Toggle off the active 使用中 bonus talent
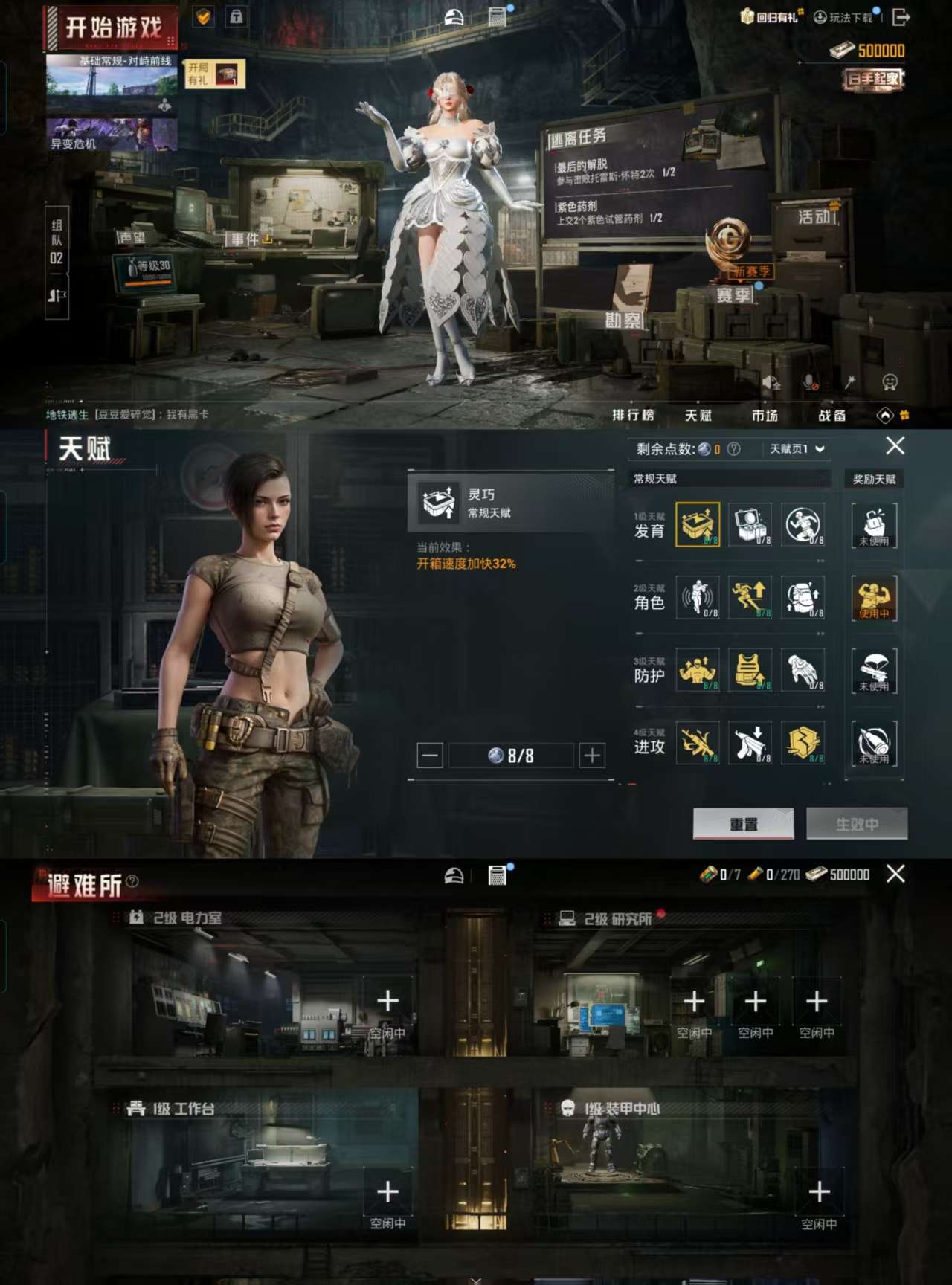This screenshot has width=952, height=1285. pos(874,599)
